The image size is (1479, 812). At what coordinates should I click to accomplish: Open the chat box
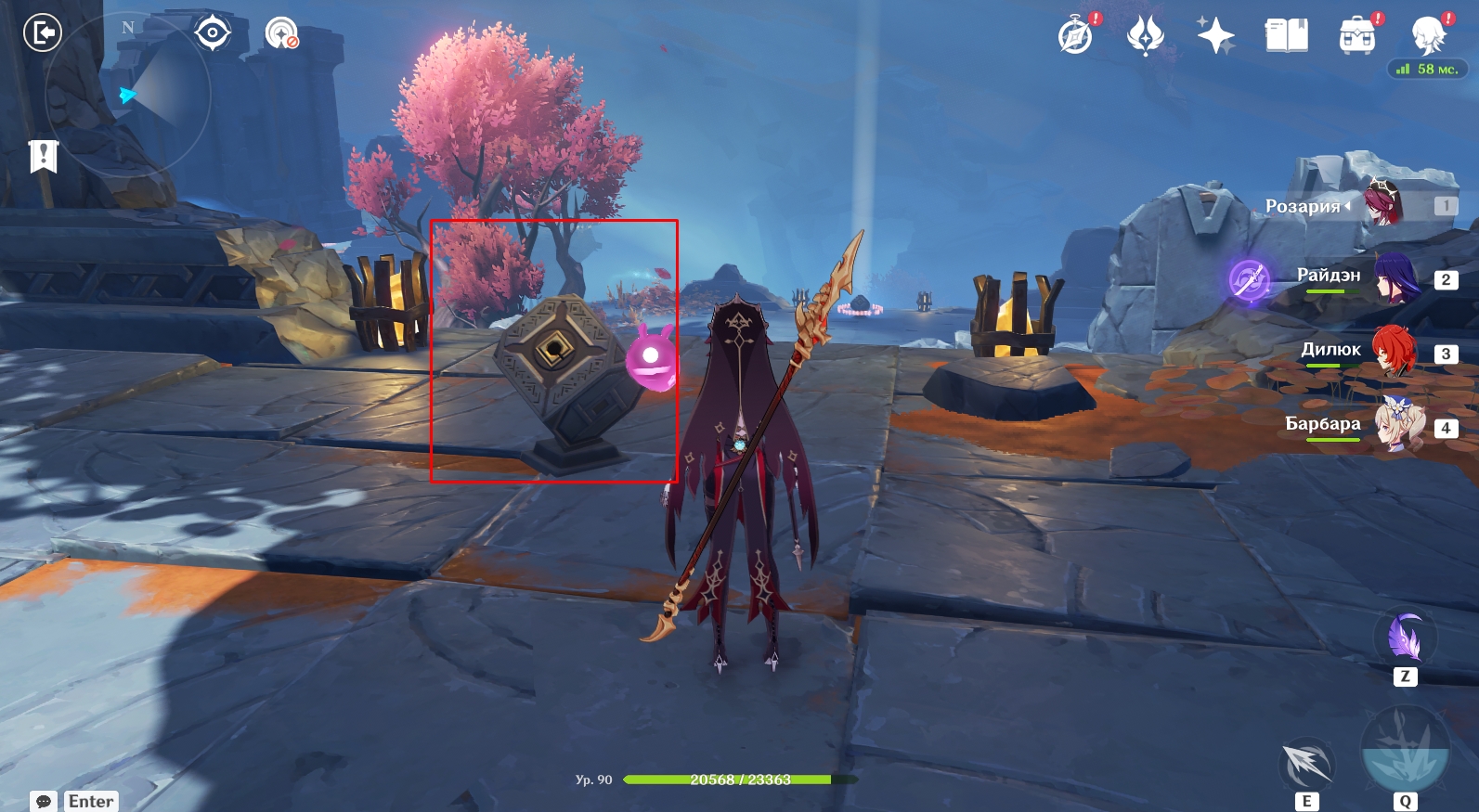pyautogui.click(x=75, y=801)
